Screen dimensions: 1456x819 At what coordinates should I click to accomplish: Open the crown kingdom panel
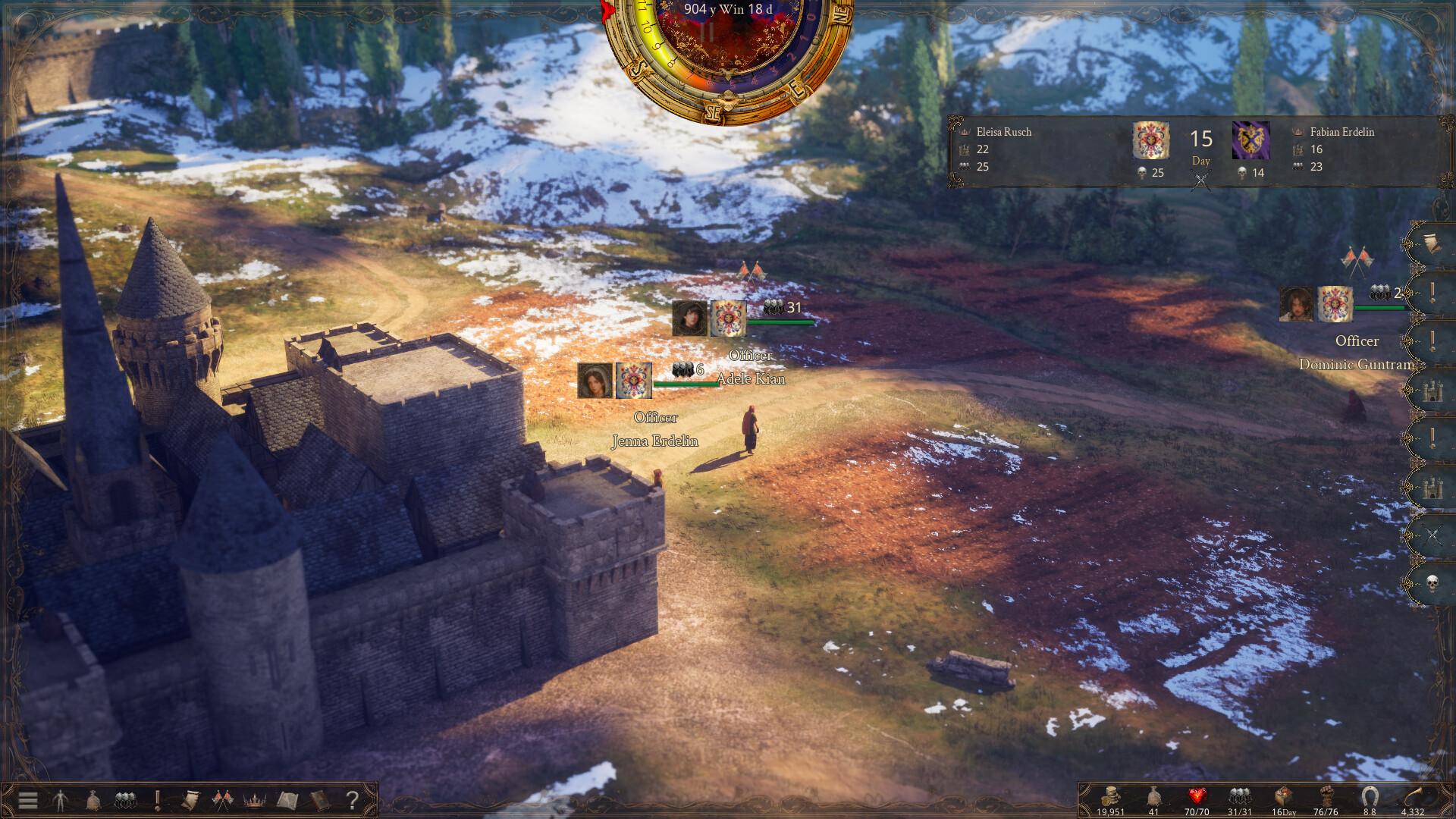[254, 800]
